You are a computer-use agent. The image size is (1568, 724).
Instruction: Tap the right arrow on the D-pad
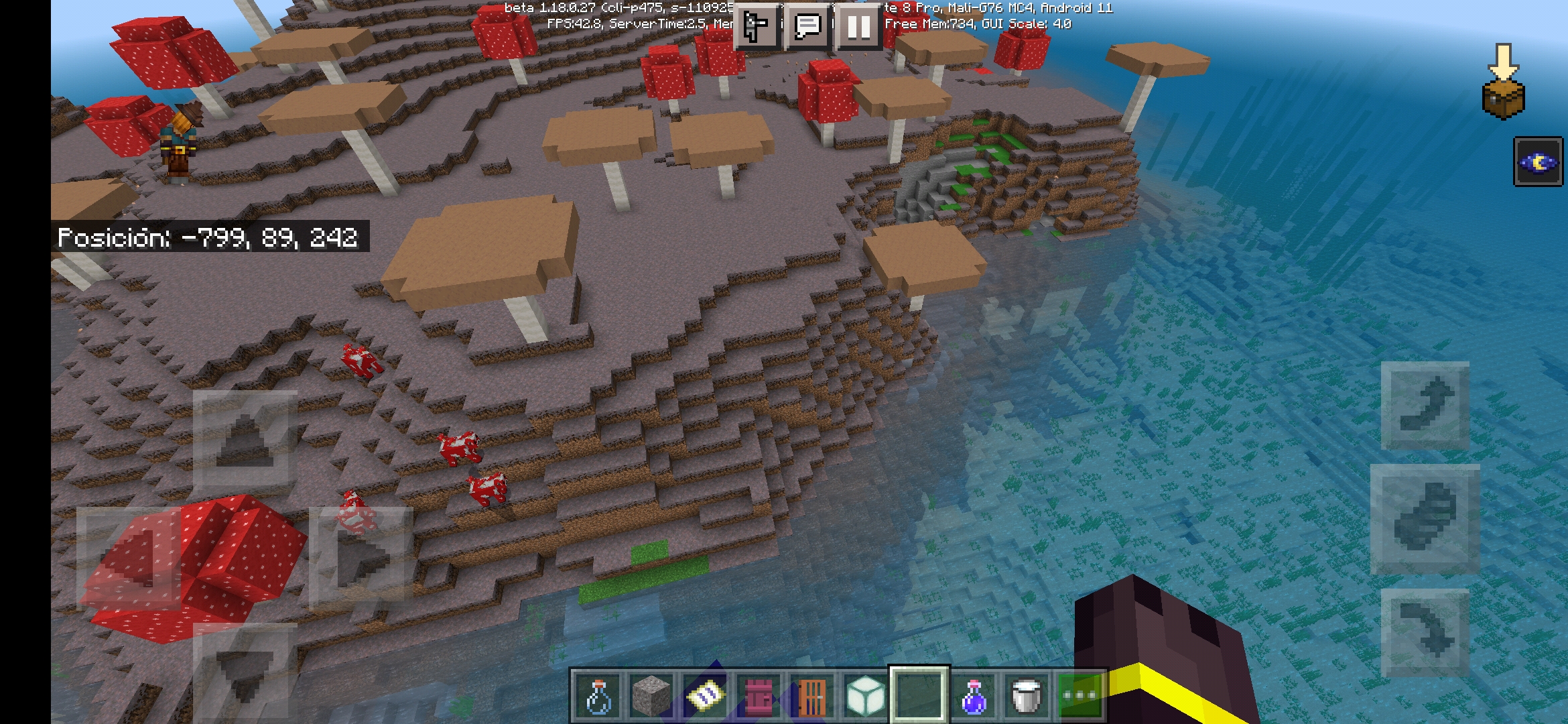361,556
